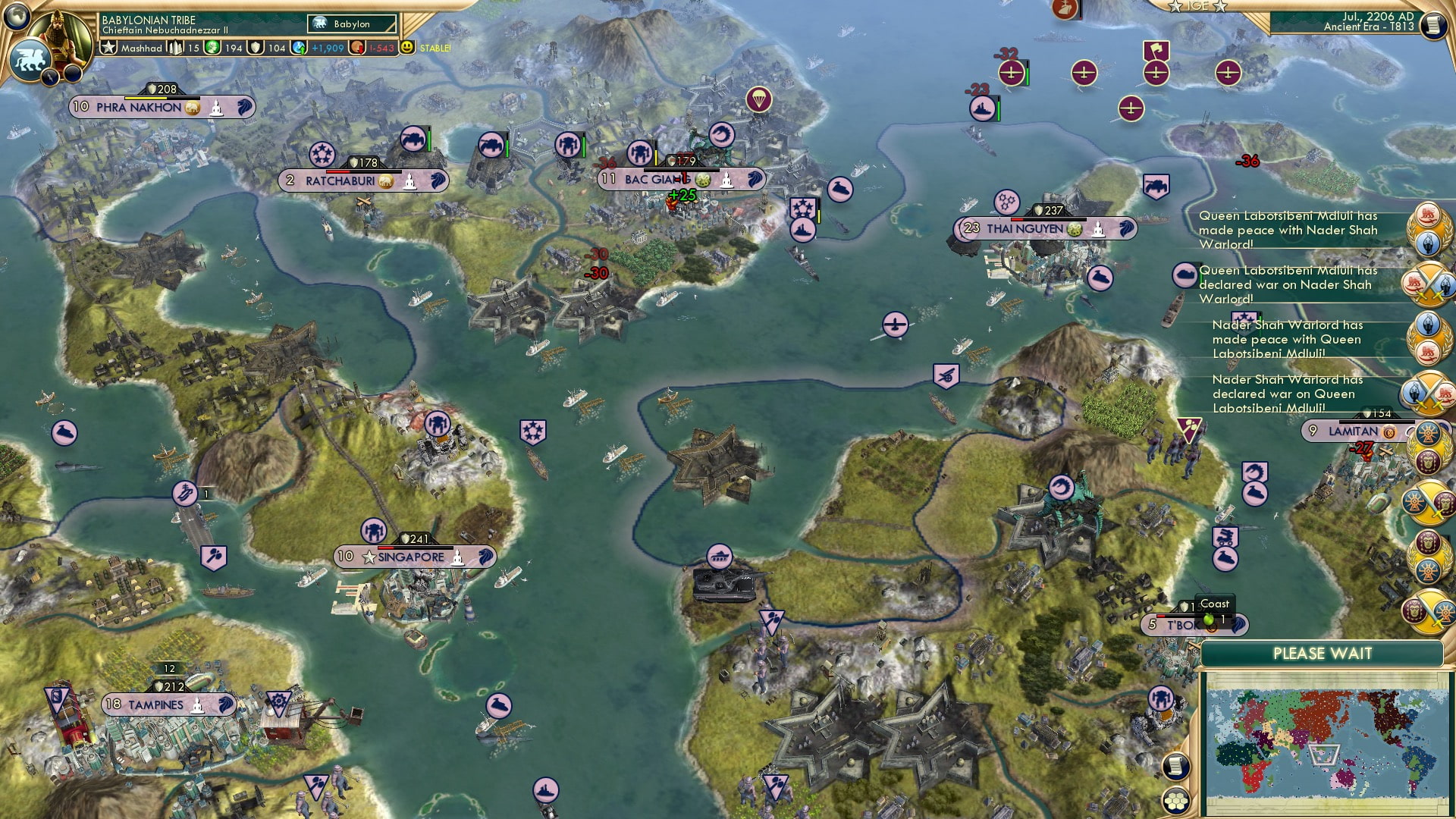Select the paratrooper unit icon above Bac Giang

coord(758,99)
